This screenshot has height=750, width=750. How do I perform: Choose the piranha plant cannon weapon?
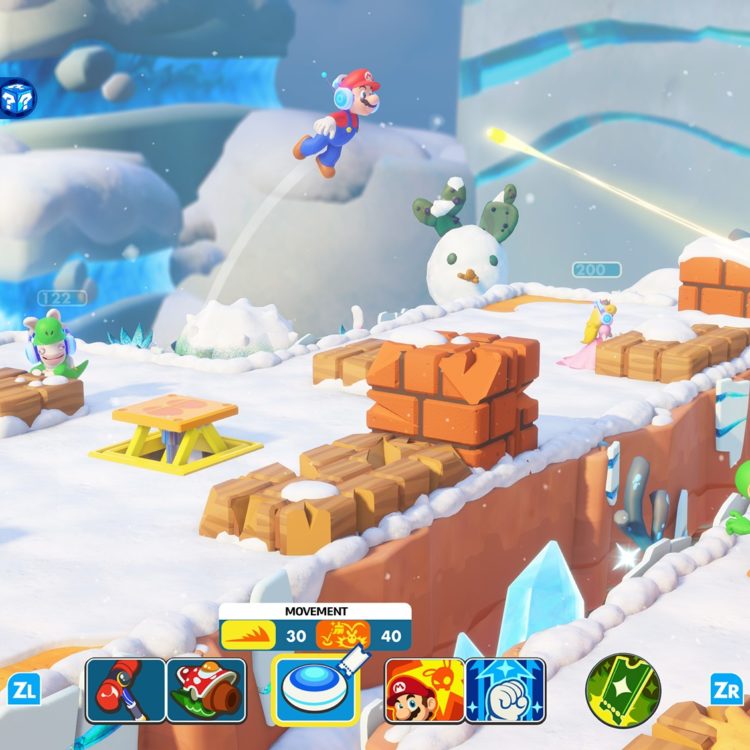(206, 690)
